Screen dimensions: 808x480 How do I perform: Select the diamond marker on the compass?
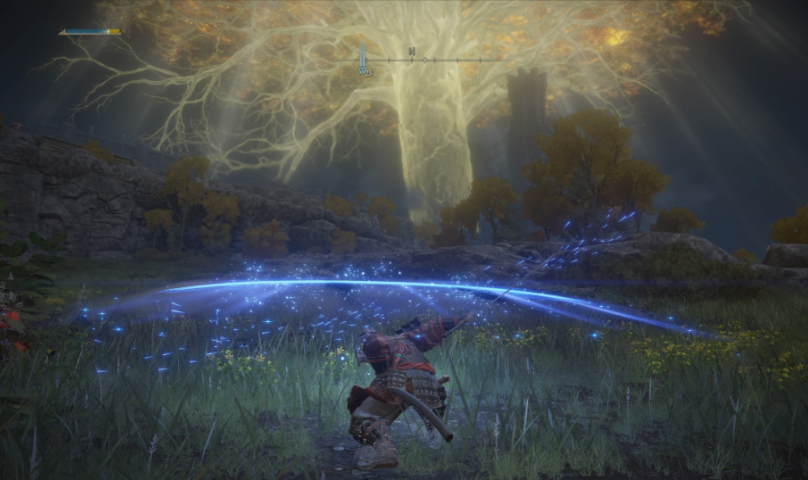click(423, 60)
